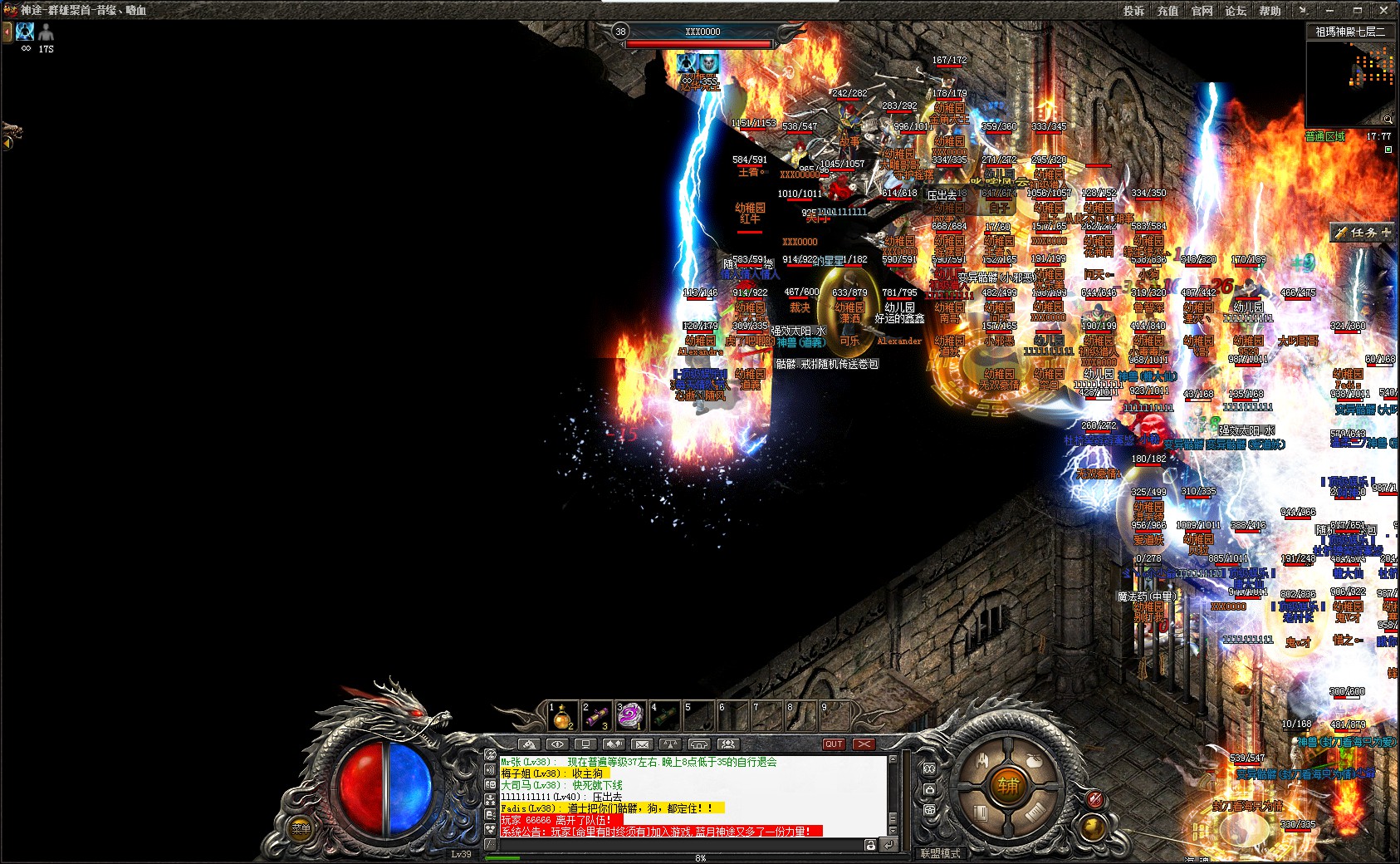This screenshot has width=1400, height=864.
Task: Open the mail envelope button above chat
Action: tap(641, 744)
